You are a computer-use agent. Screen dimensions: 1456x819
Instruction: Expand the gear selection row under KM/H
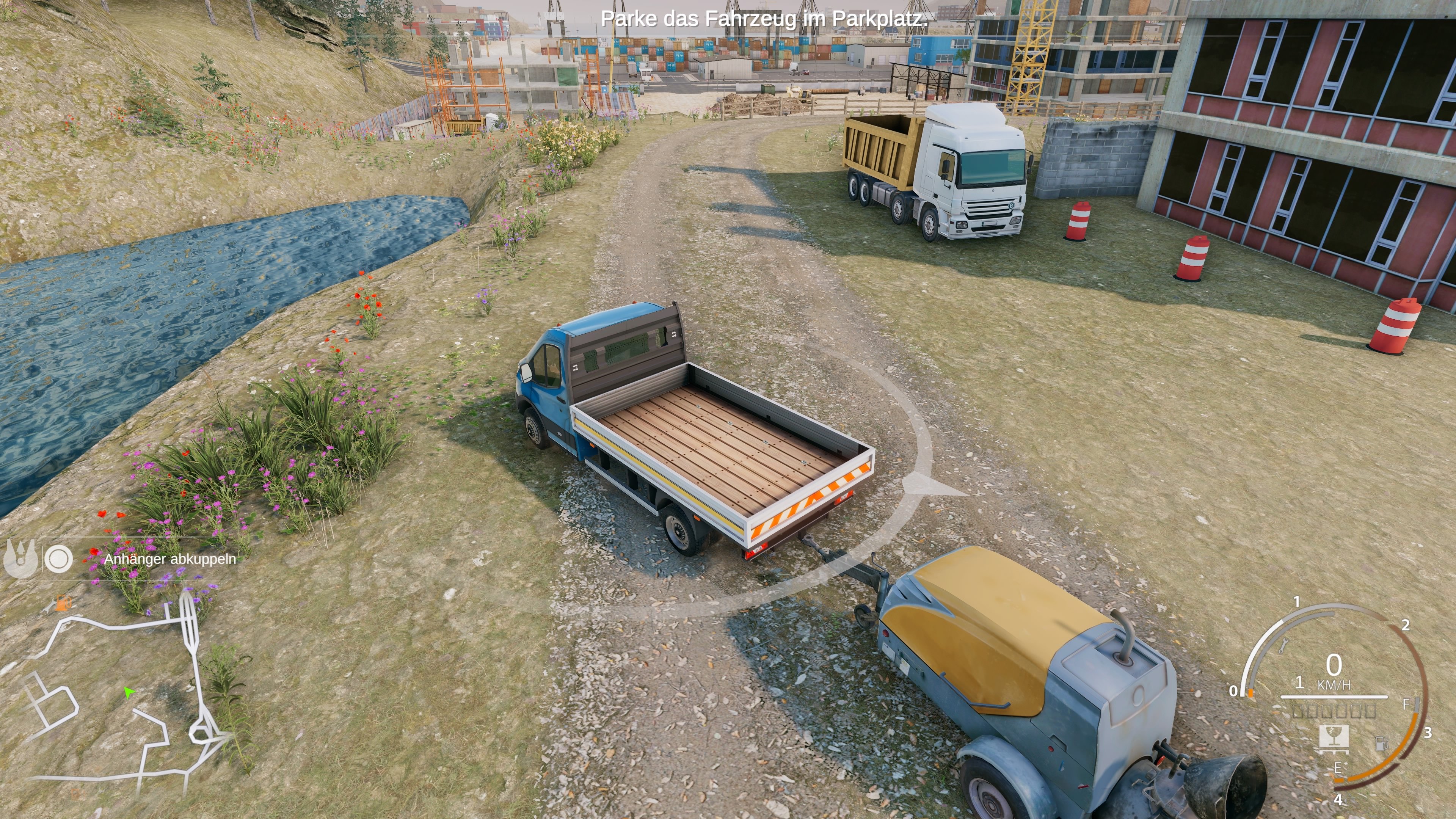(x=1334, y=711)
